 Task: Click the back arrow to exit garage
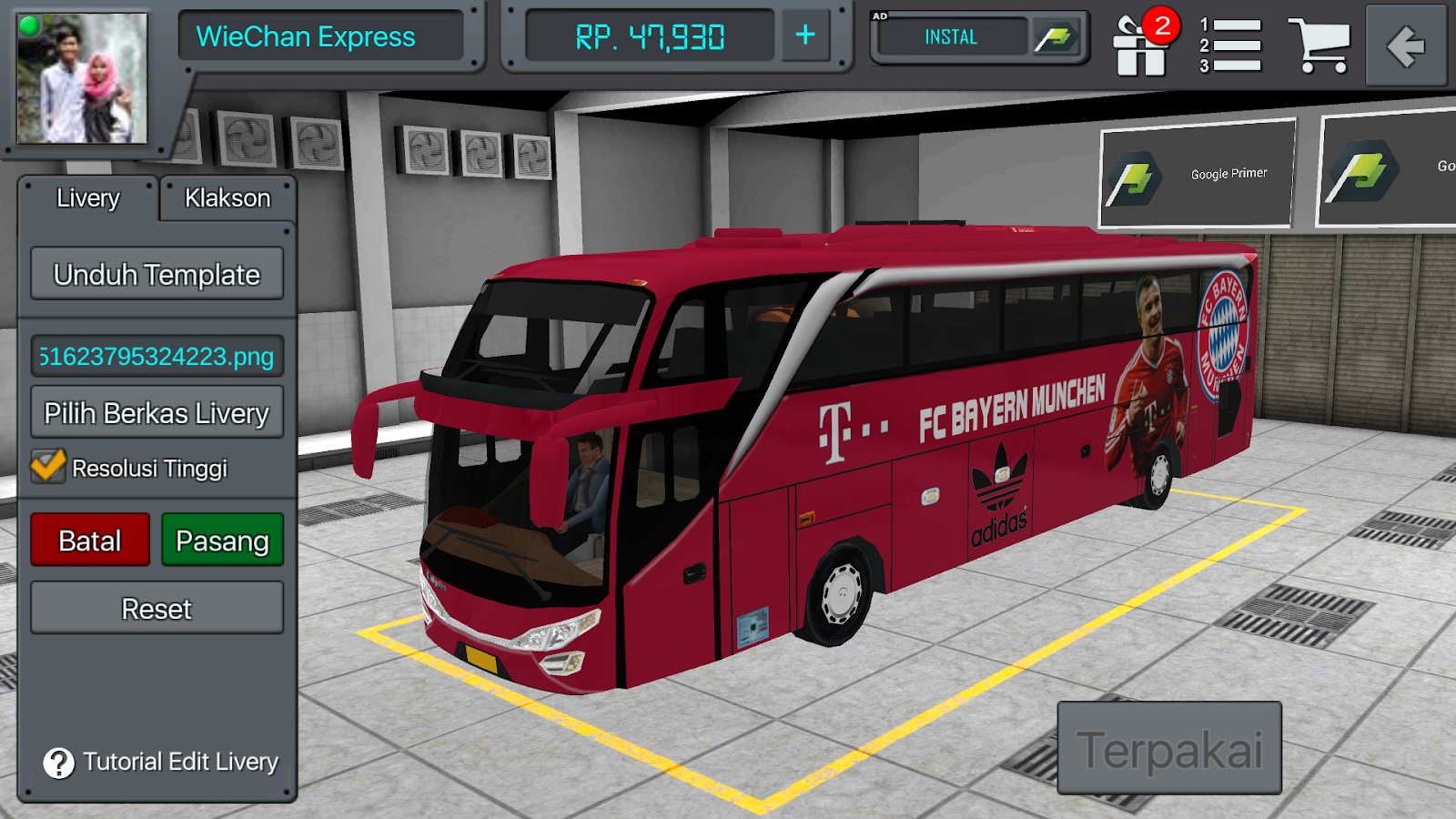click(1406, 43)
